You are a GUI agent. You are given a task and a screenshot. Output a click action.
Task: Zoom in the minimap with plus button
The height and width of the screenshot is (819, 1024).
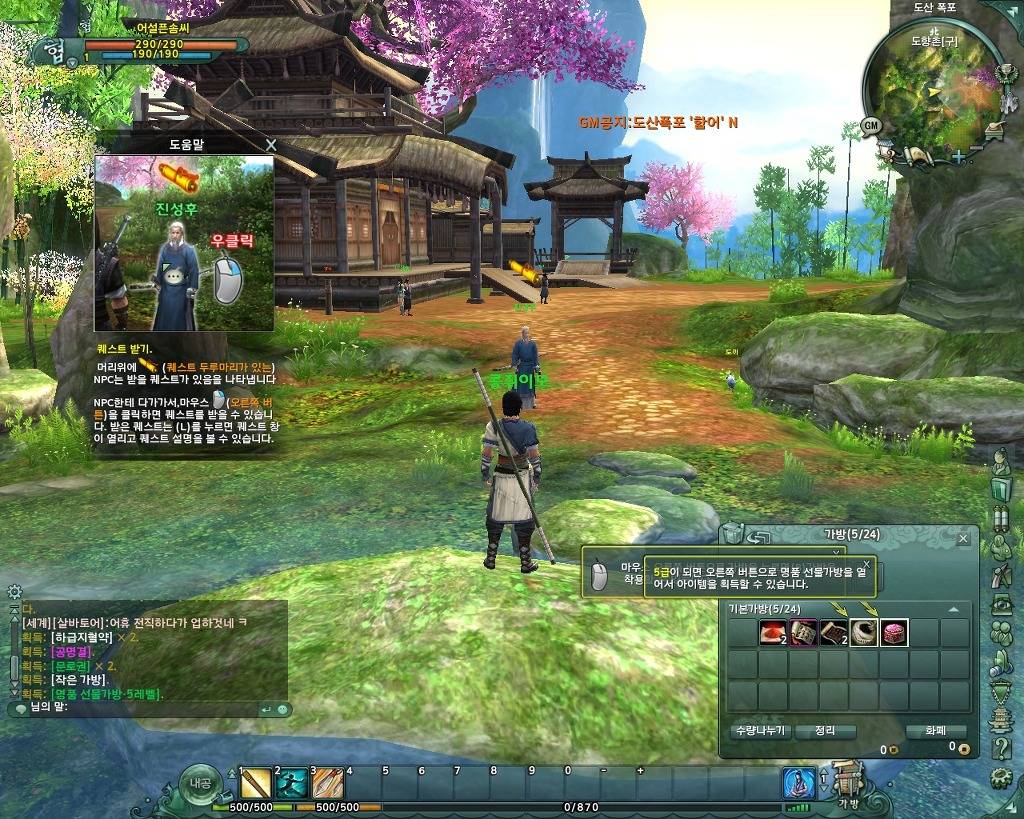coord(958,155)
